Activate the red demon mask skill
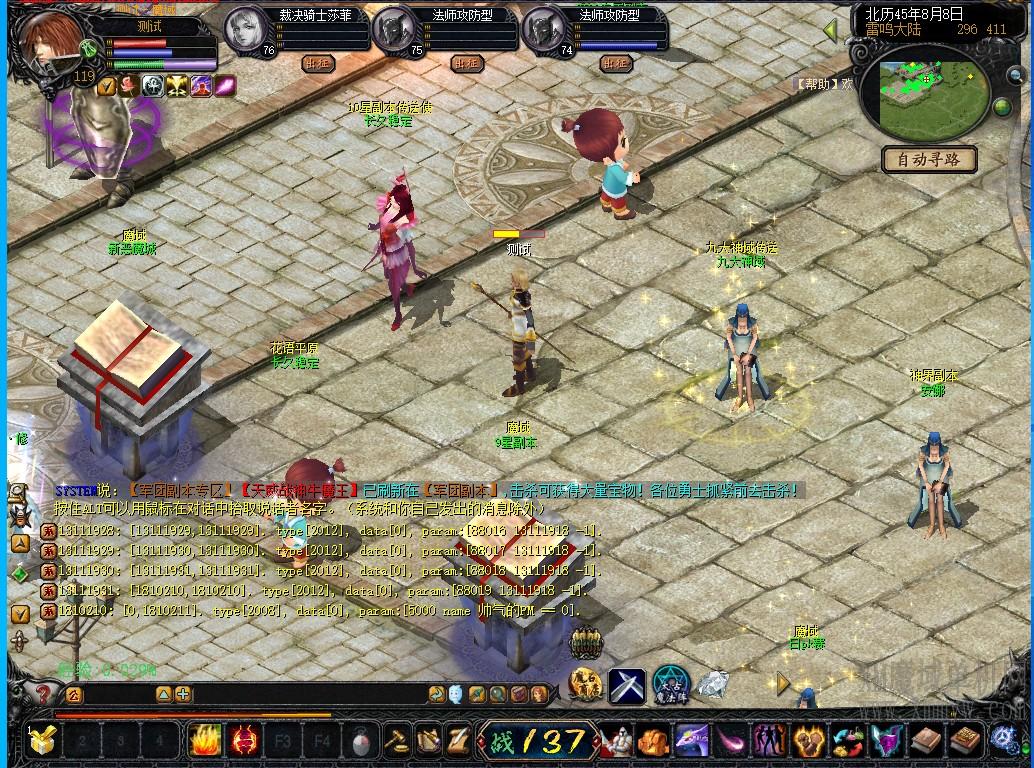Viewport: 1034px width, 768px height. pos(243,741)
